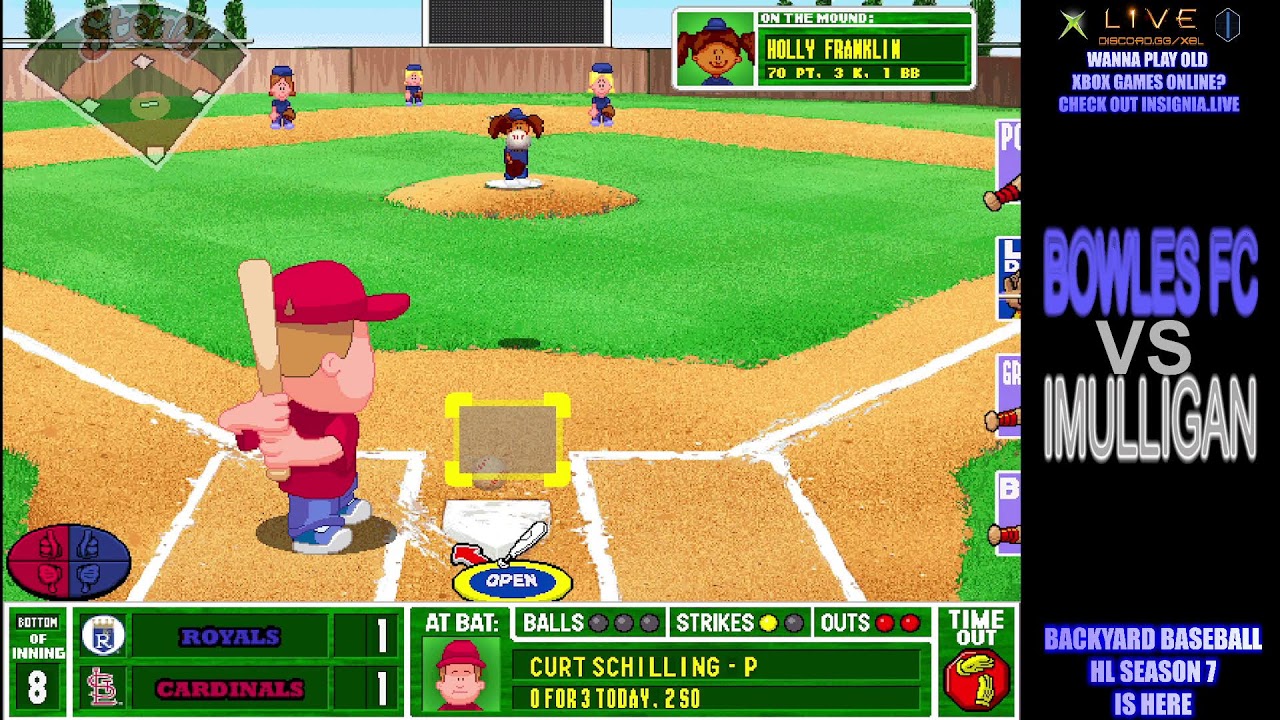Screen dimensions: 1280x720
Task: Choose the red thumbs-down quadrant
Action: pyautogui.click(x=48, y=576)
